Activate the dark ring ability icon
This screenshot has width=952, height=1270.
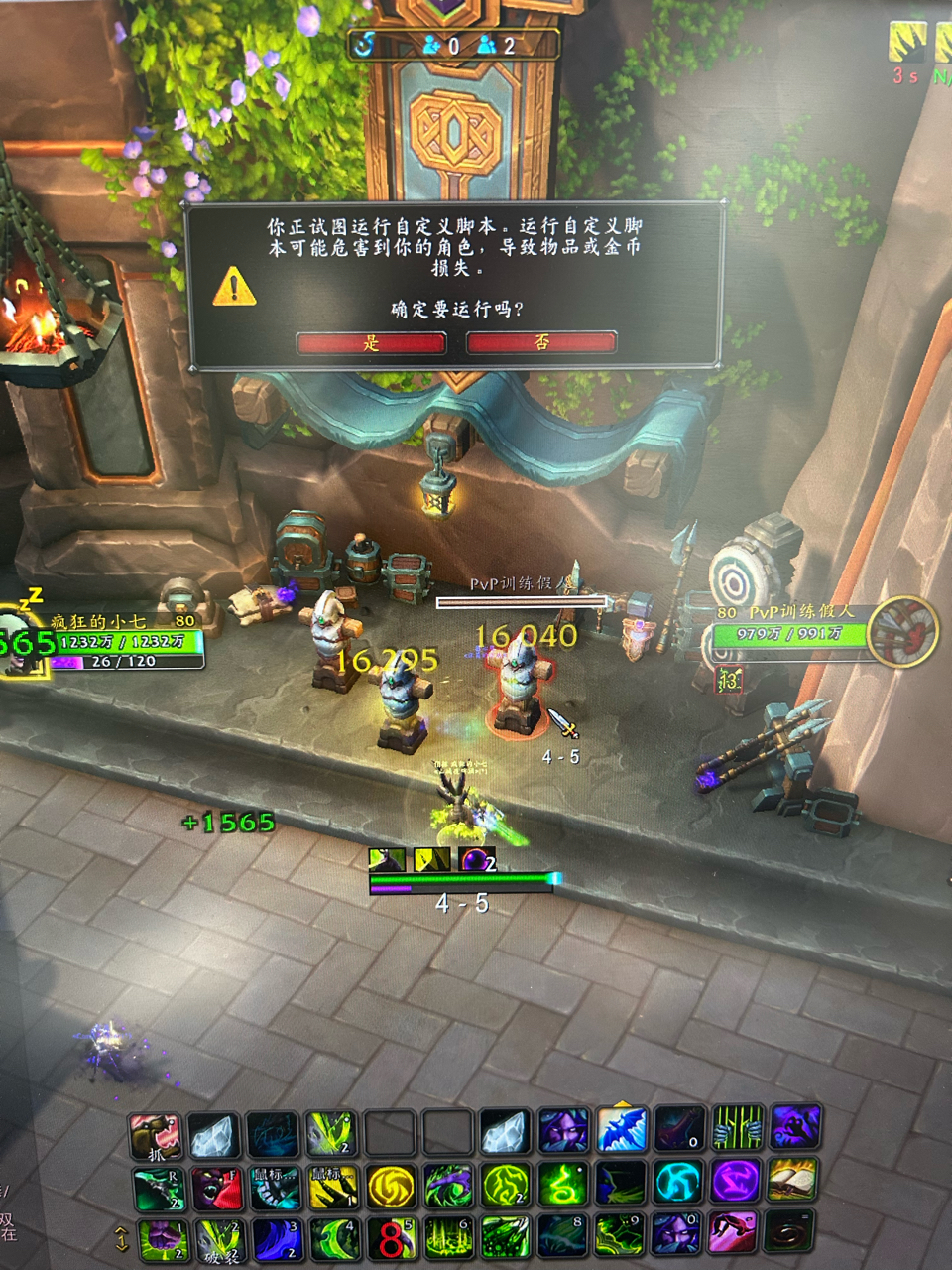pos(790,1235)
